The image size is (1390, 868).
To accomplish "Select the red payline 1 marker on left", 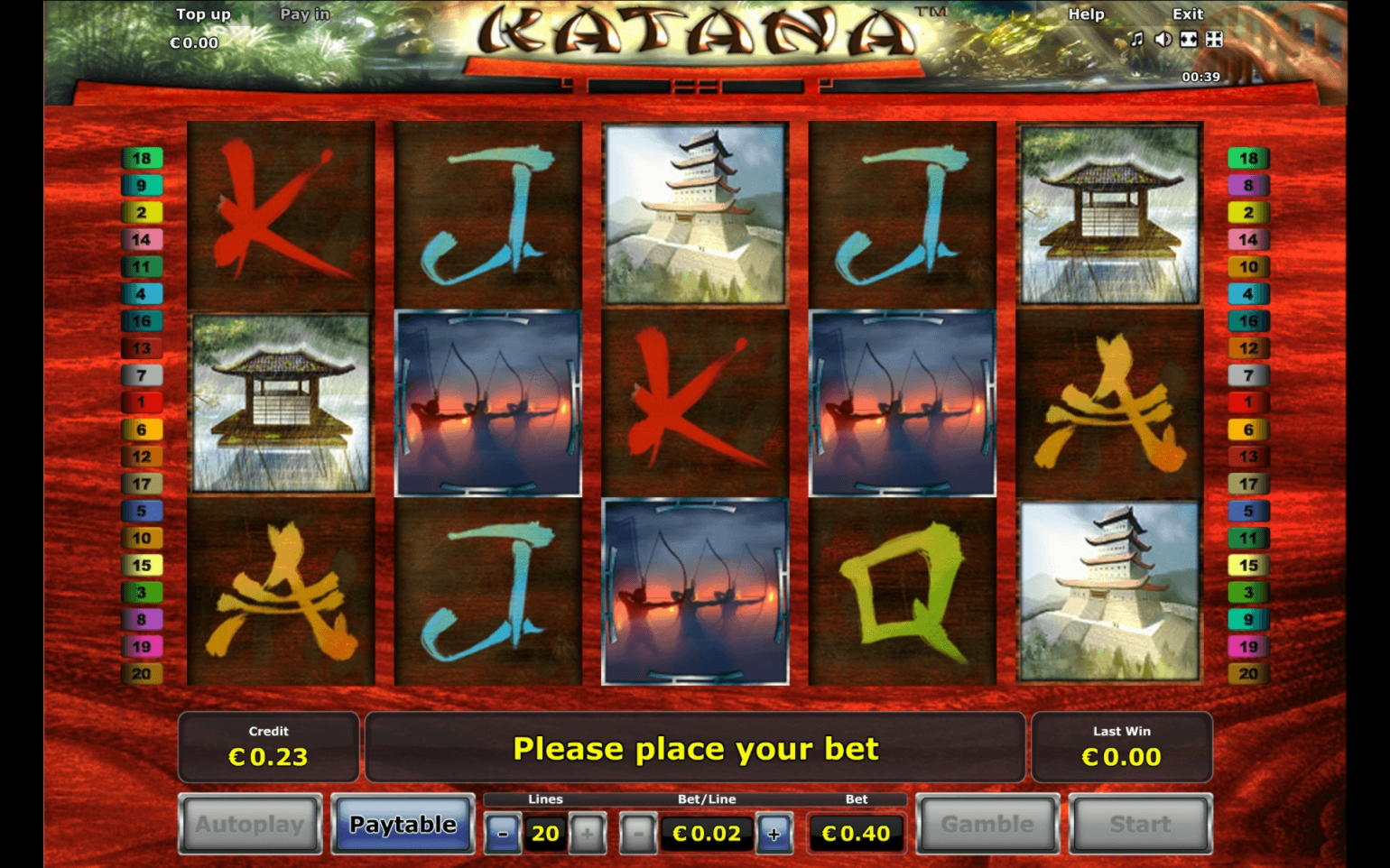I will click(x=143, y=403).
